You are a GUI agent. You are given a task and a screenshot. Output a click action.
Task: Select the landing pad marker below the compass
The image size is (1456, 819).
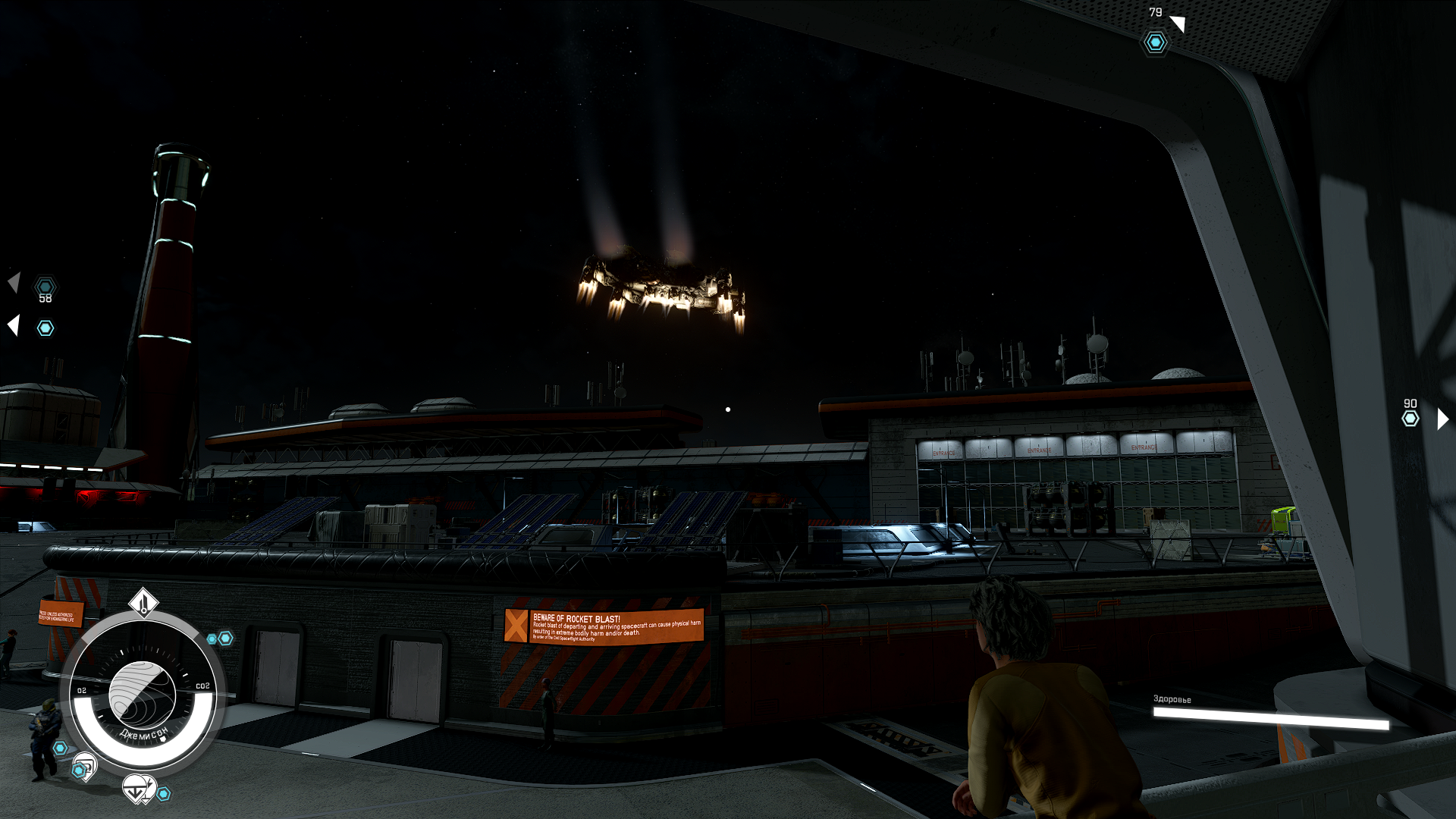[x=138, y=789]
